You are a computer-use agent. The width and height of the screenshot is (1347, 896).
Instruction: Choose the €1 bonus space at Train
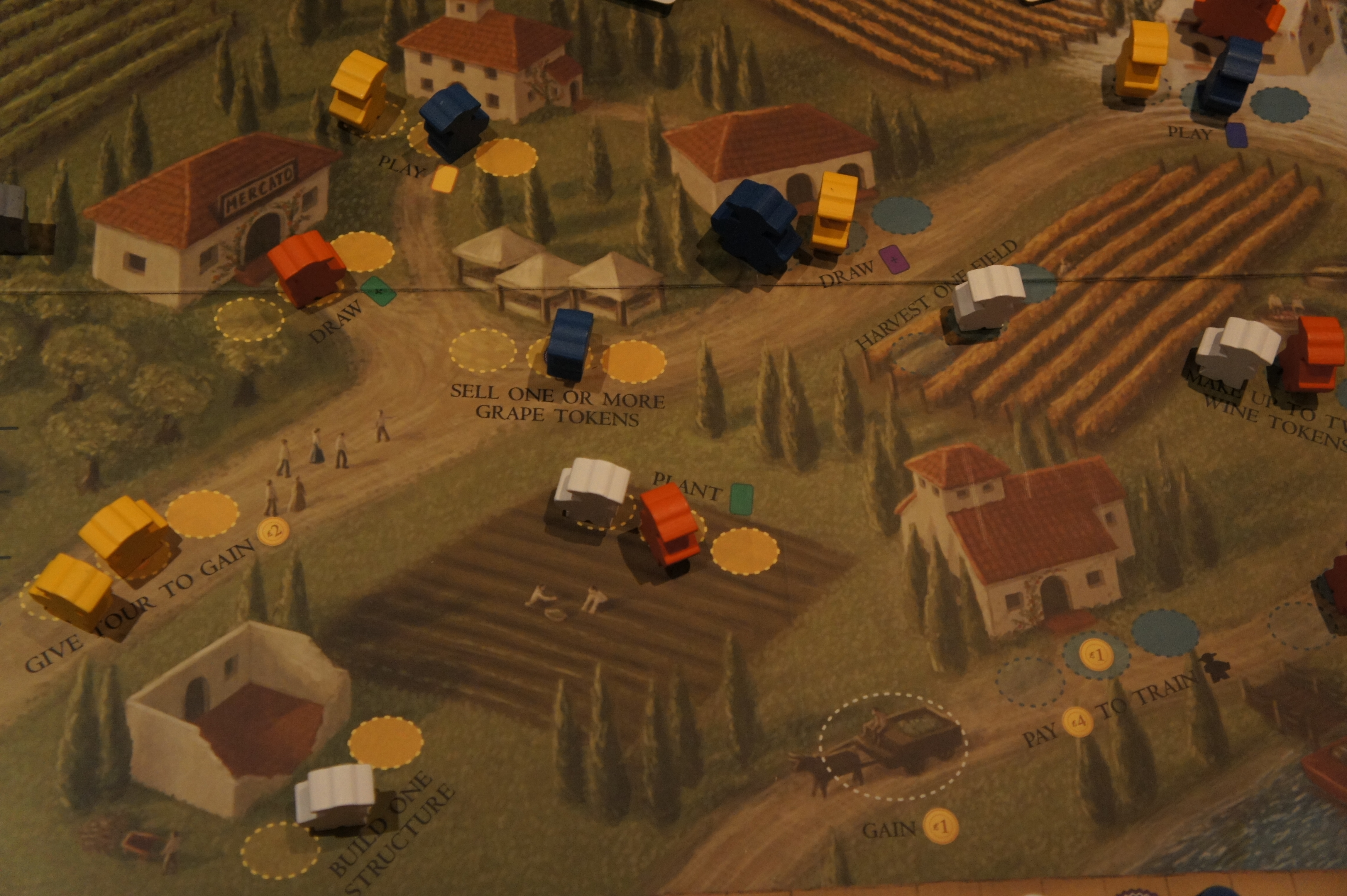(1095, 655)
